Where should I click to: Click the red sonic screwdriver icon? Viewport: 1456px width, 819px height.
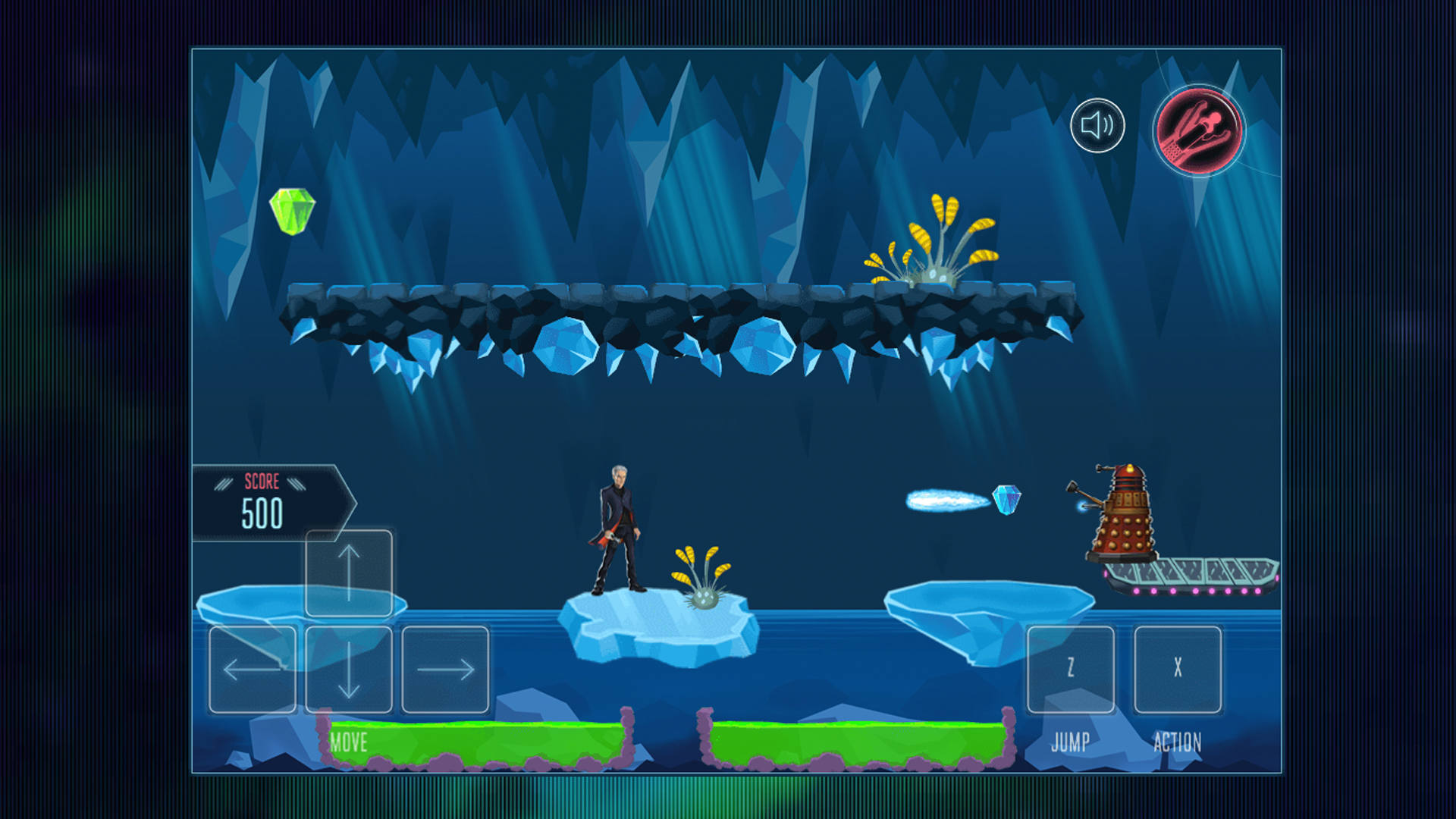pos(1198,130)
